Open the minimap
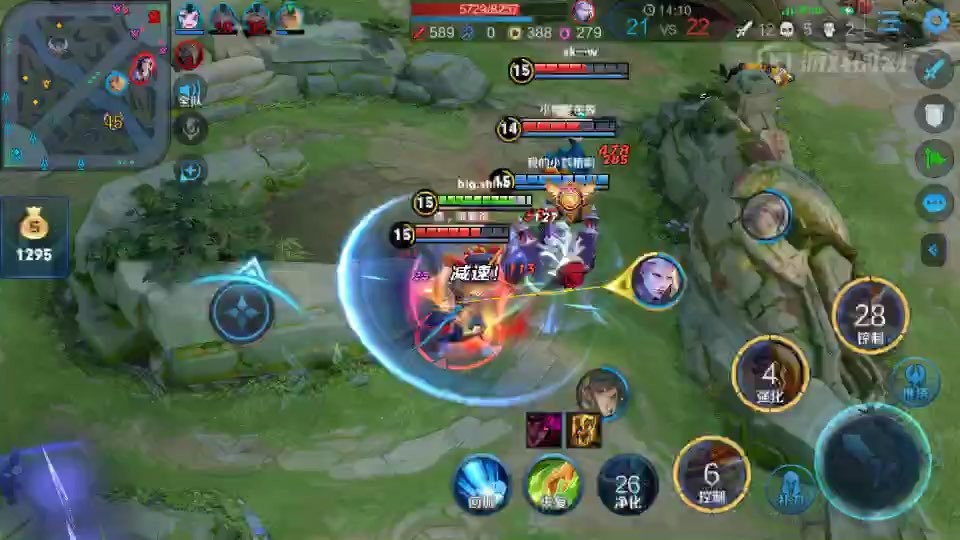Screen dimensions: 960x540 click(x=85, y=84)
